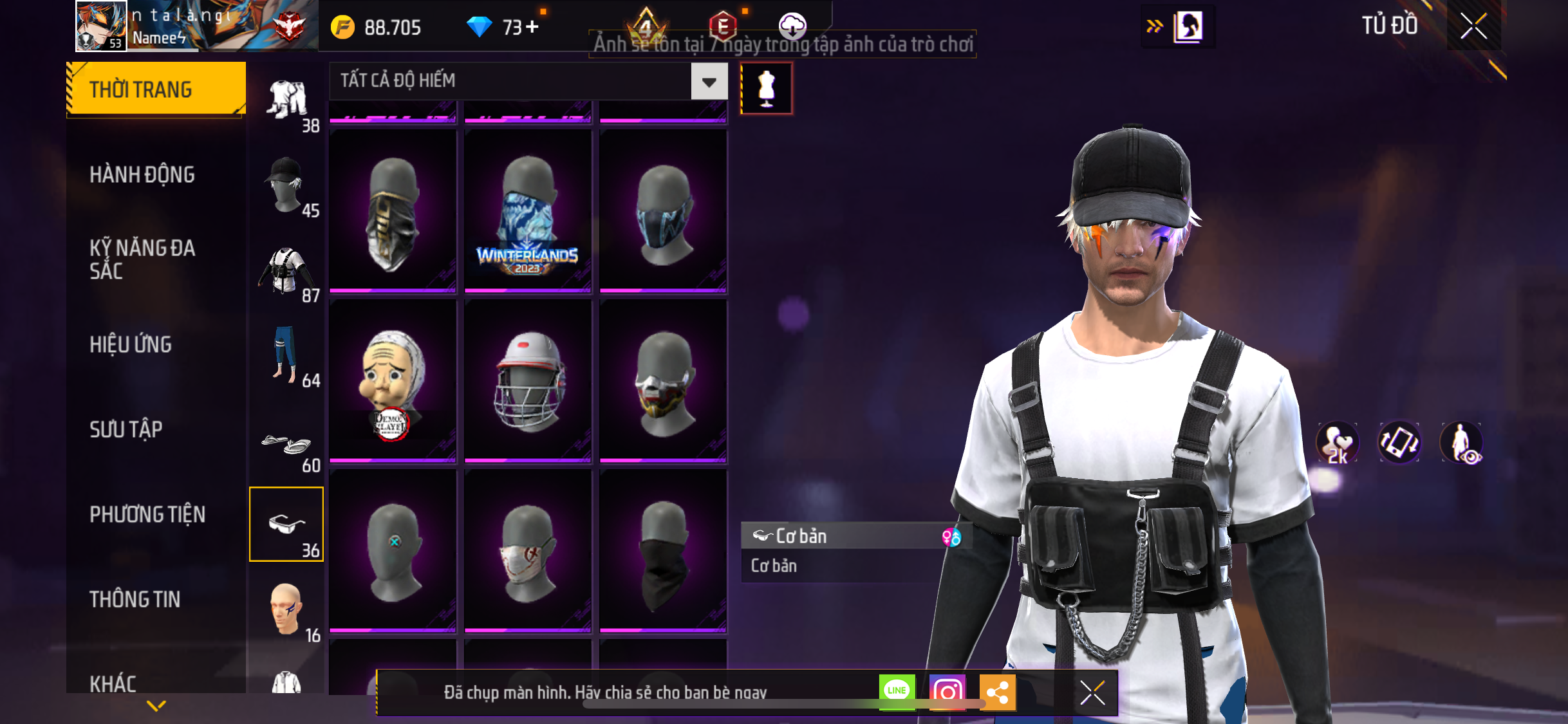Choose the Demon Slayer old man mask
1568x724 pixels.
[393, 380]
